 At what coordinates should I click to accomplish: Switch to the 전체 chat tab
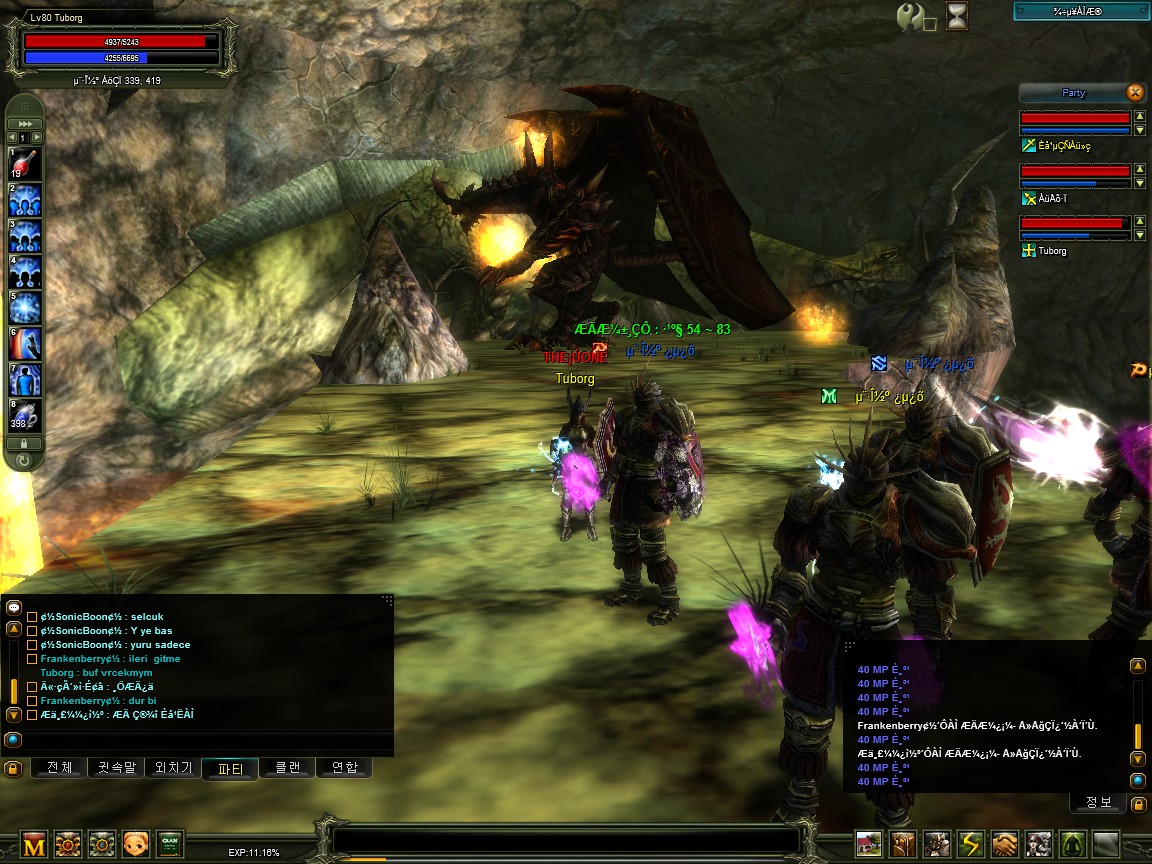60,768
